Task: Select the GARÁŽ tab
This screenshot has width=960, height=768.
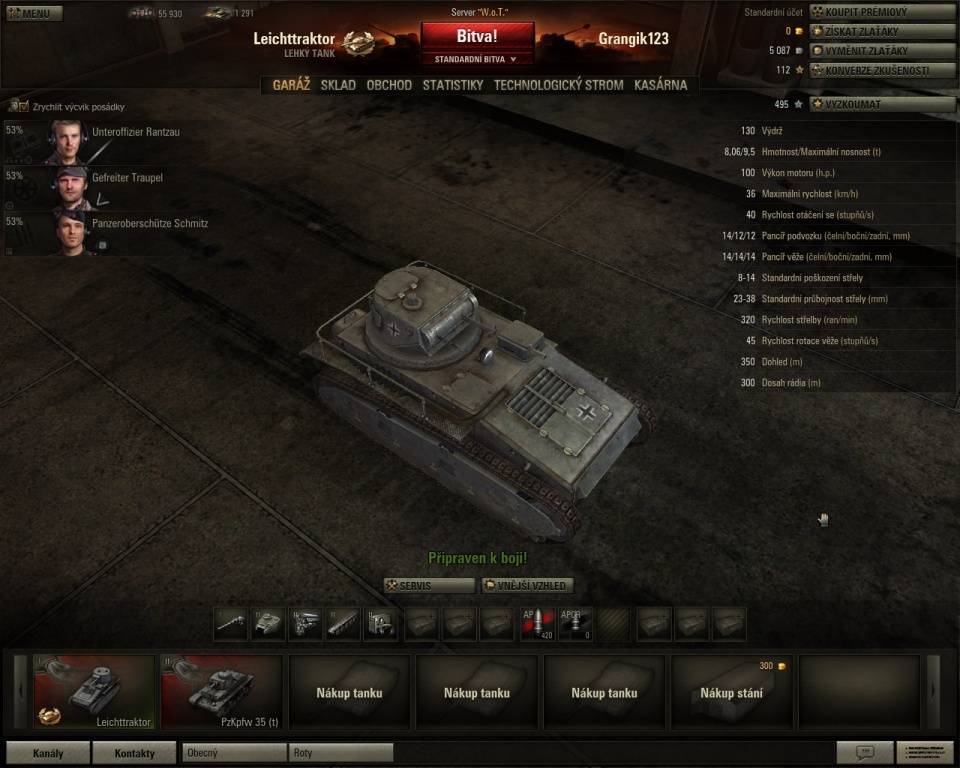Action: tap(291, 86)
